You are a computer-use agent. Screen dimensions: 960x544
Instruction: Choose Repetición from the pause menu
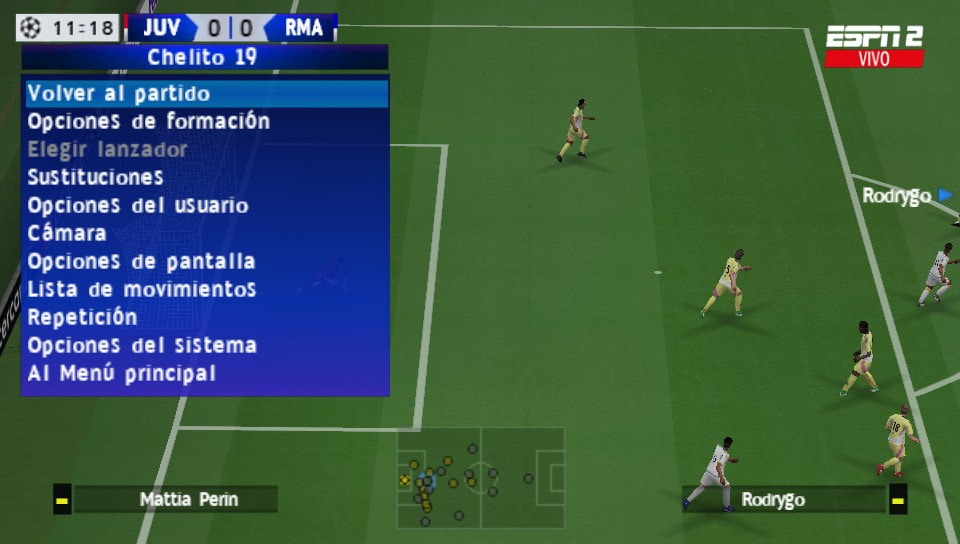[x=83, y=318]
